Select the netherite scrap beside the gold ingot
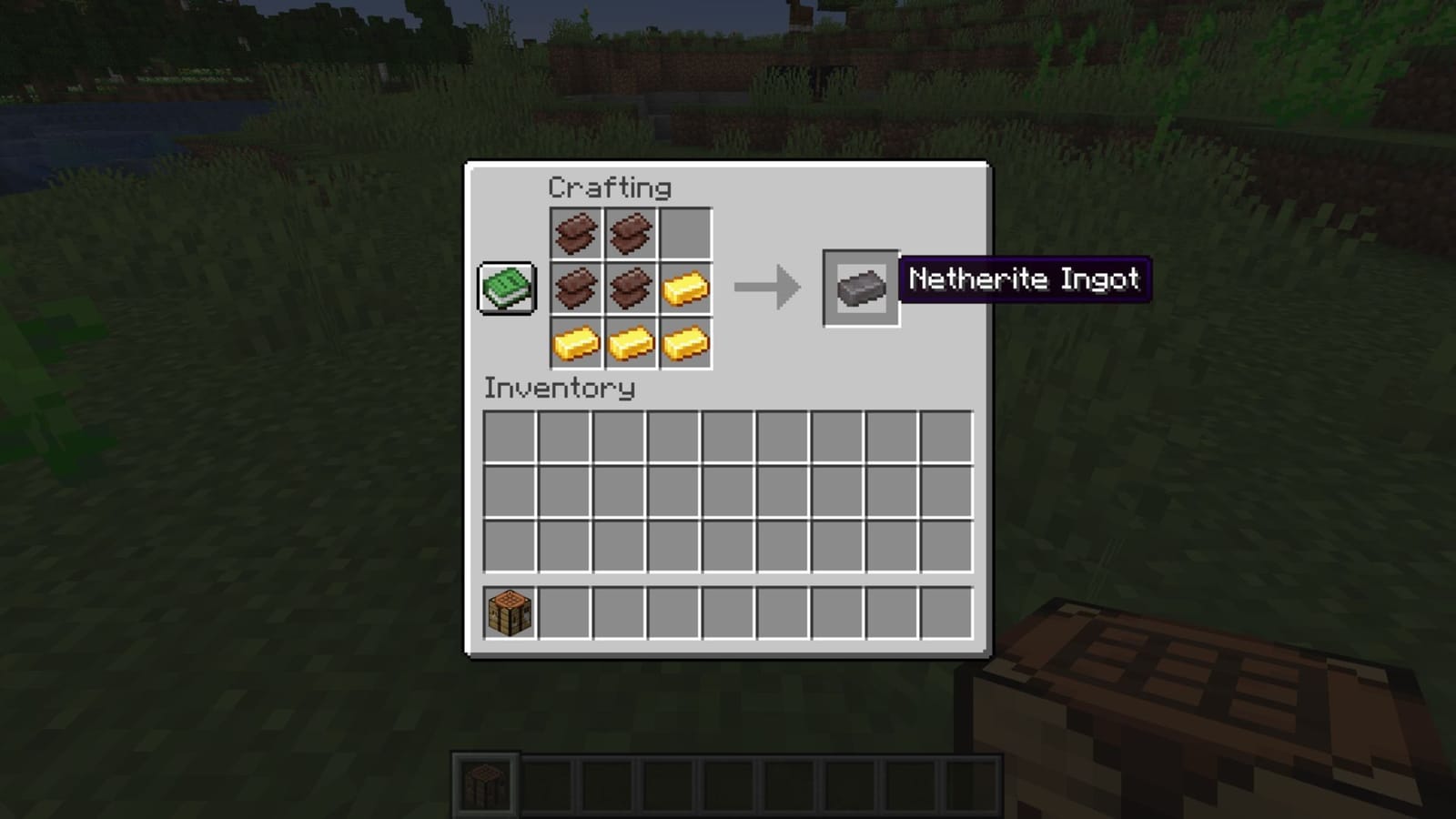Screen dimensions: 1456x819 (632, 288)
